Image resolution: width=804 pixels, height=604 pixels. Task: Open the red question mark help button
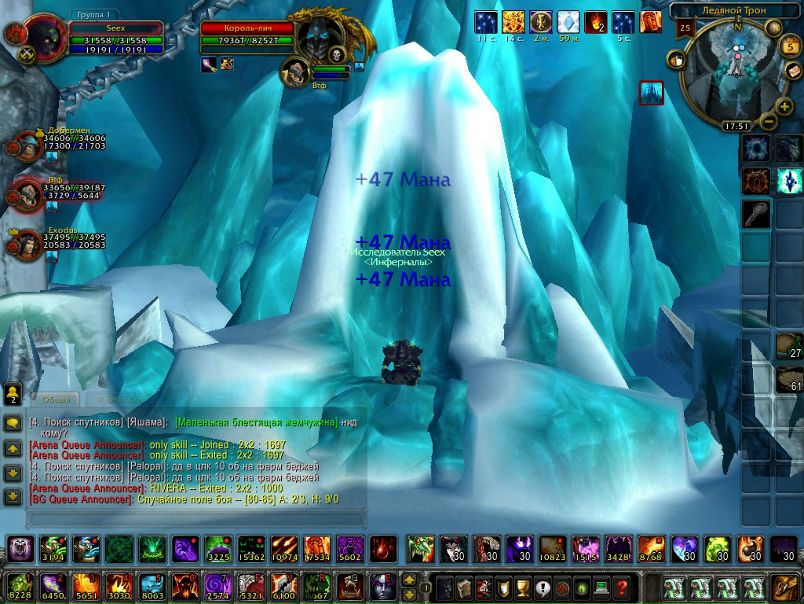[622, 587]
